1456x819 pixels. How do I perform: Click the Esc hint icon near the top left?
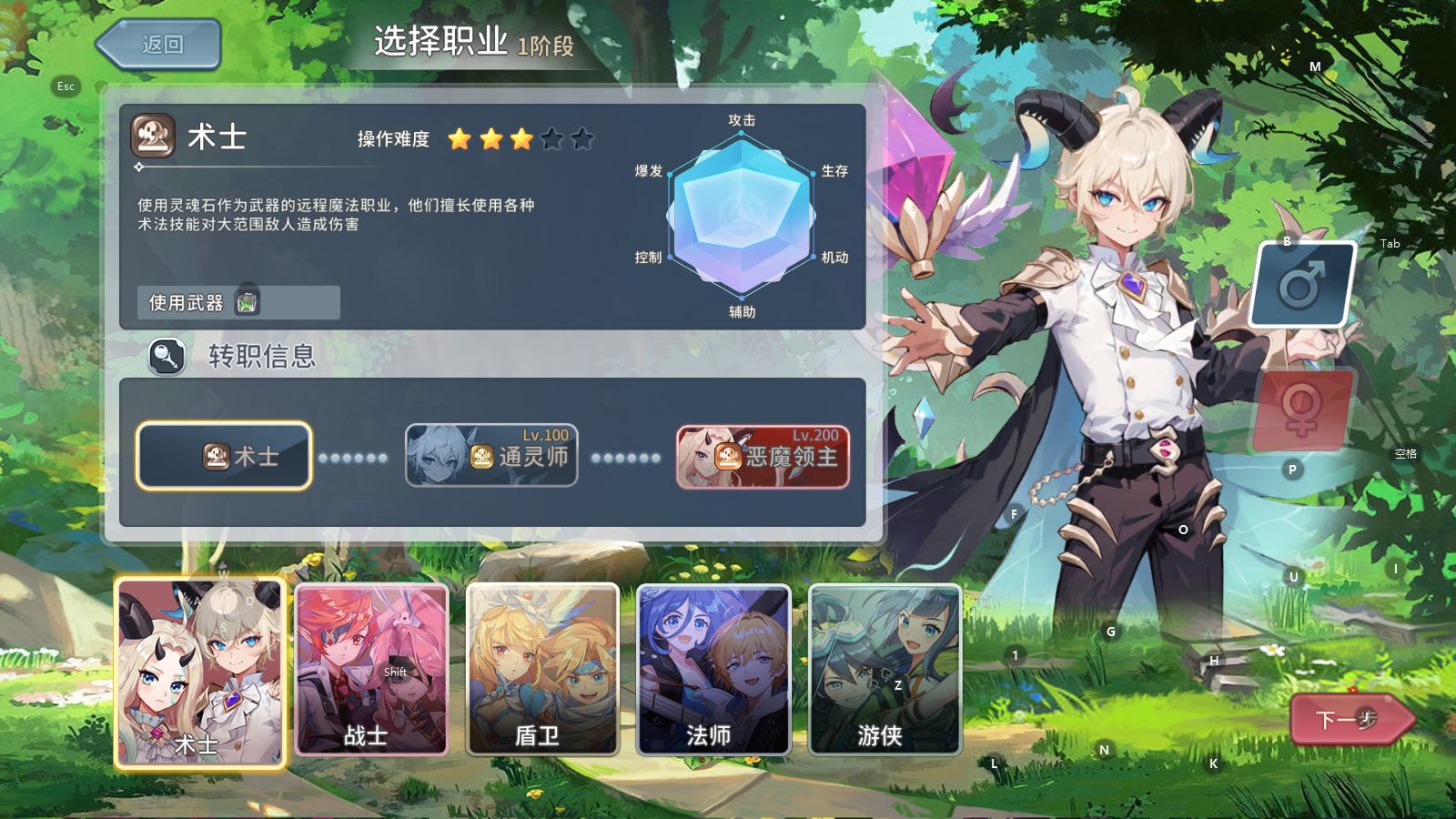tap(65, 86)
